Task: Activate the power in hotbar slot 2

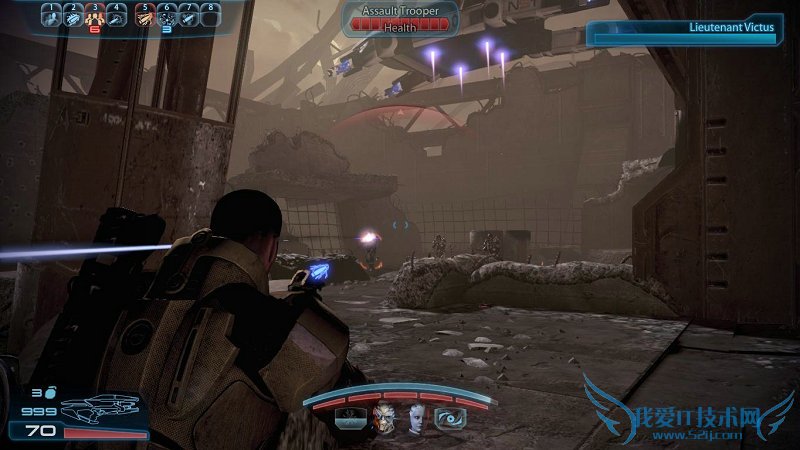Action: click(x=74, y=17)
